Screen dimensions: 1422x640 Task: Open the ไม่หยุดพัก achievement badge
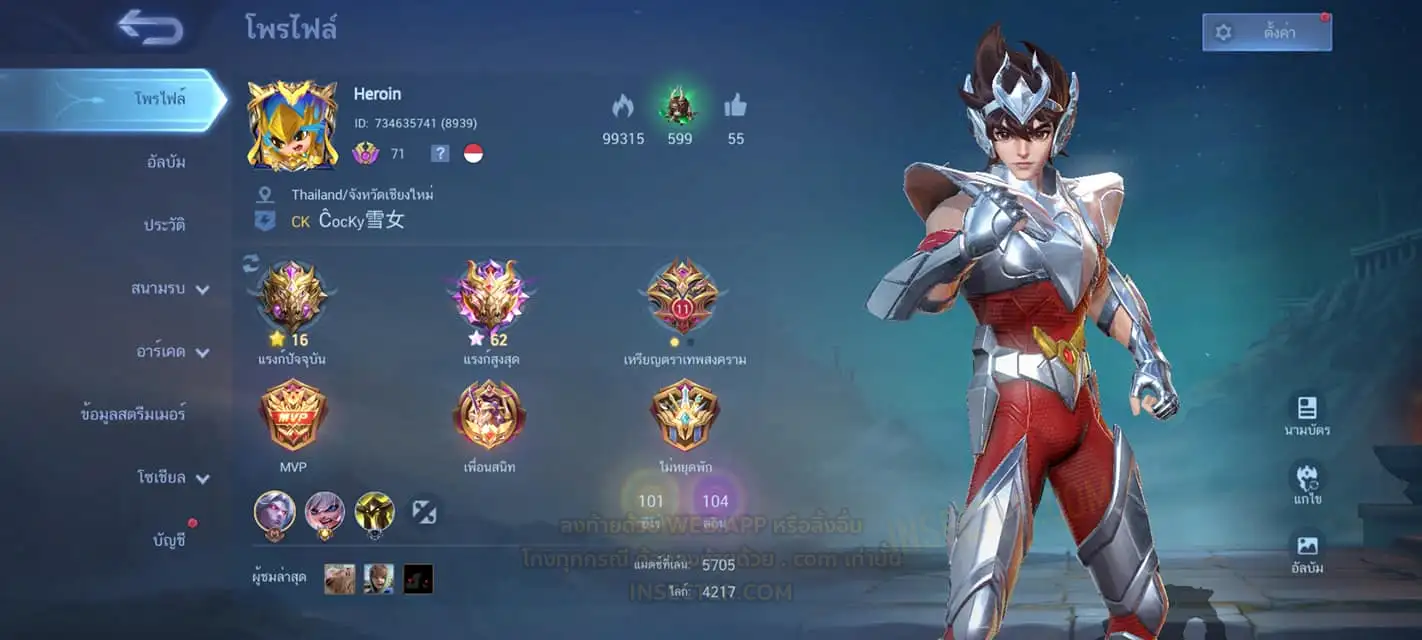pos(684,416)
